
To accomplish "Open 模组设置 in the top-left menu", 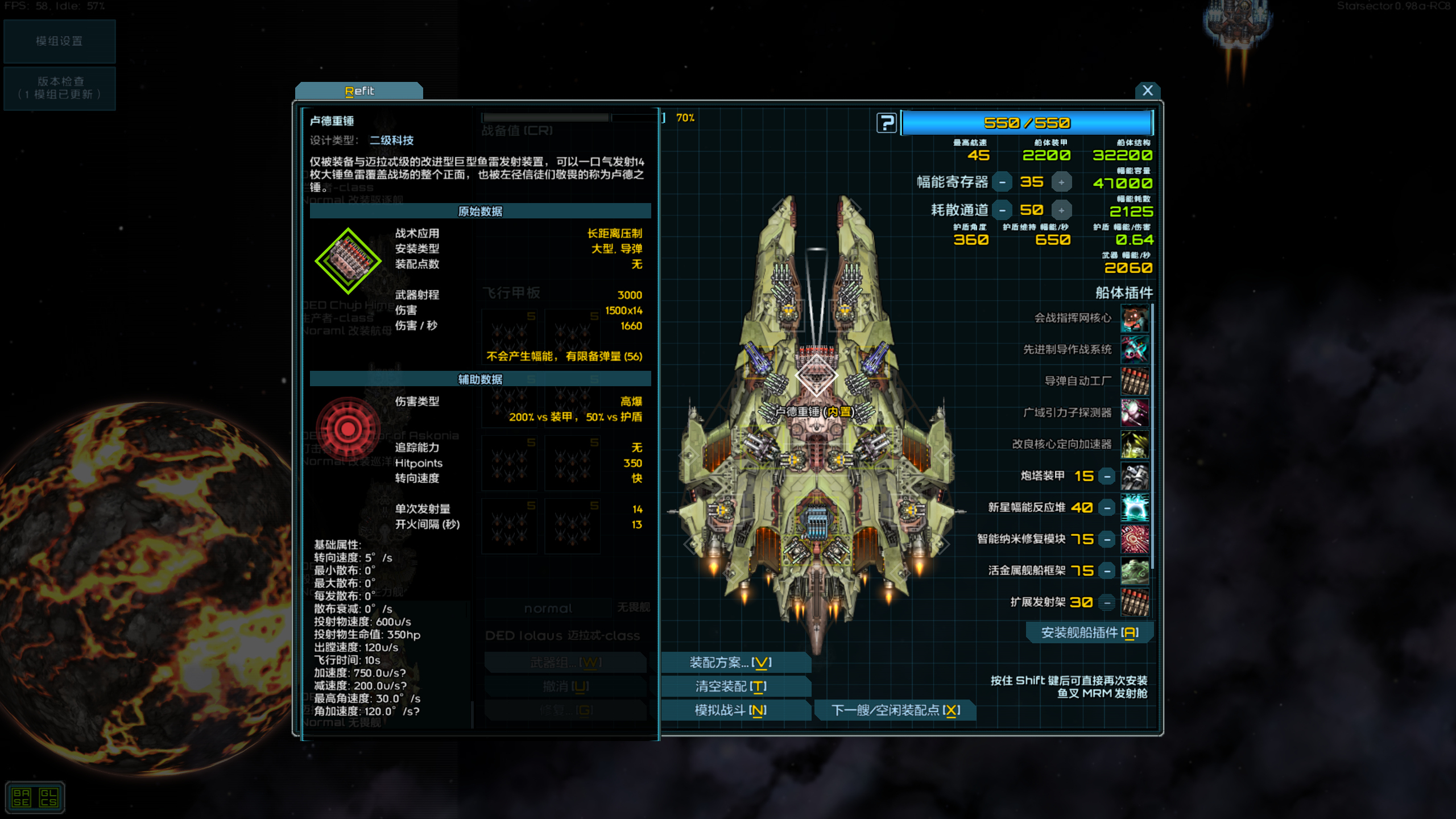I will click(59, 40).
